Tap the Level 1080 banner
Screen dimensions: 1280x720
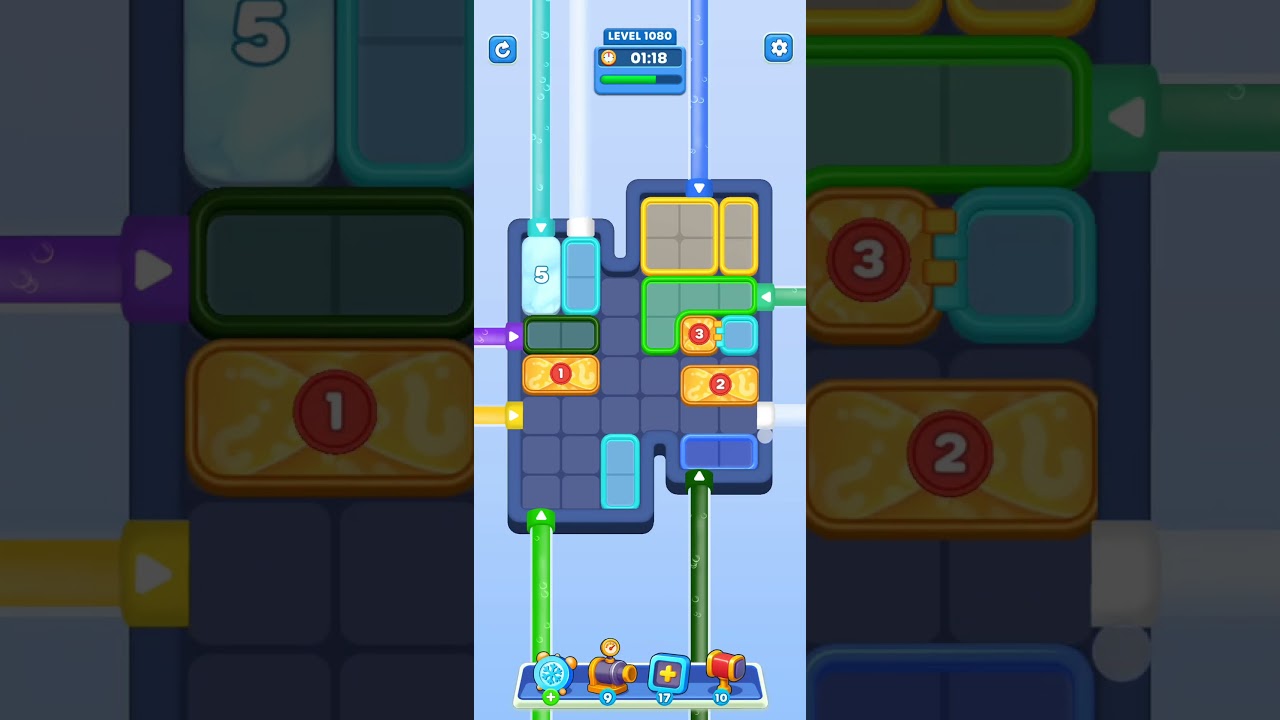[640, 36]
